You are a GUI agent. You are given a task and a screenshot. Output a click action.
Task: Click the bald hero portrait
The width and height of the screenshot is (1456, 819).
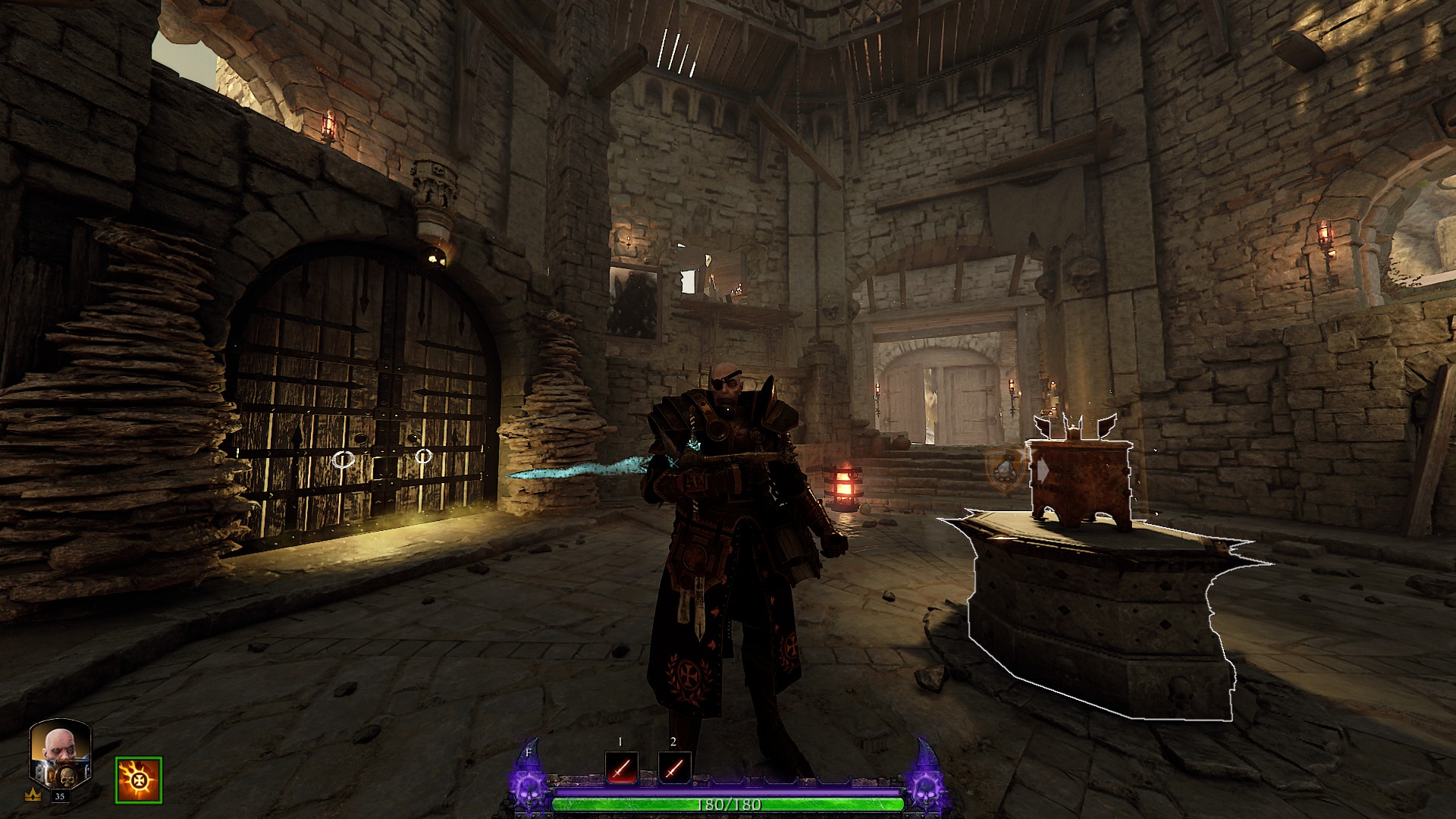(x=60, y=755)
